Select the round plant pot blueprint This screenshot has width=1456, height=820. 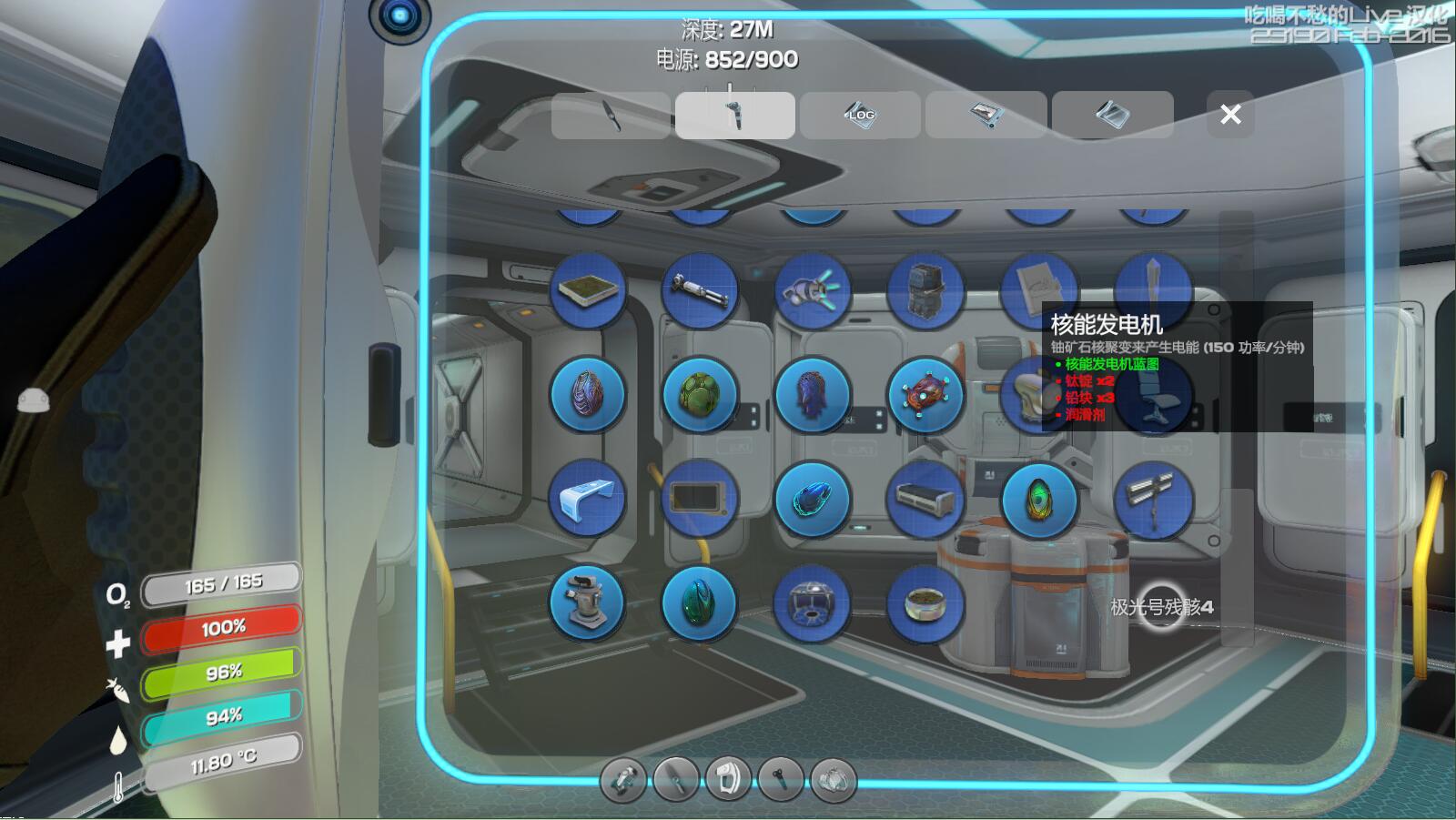925,602
